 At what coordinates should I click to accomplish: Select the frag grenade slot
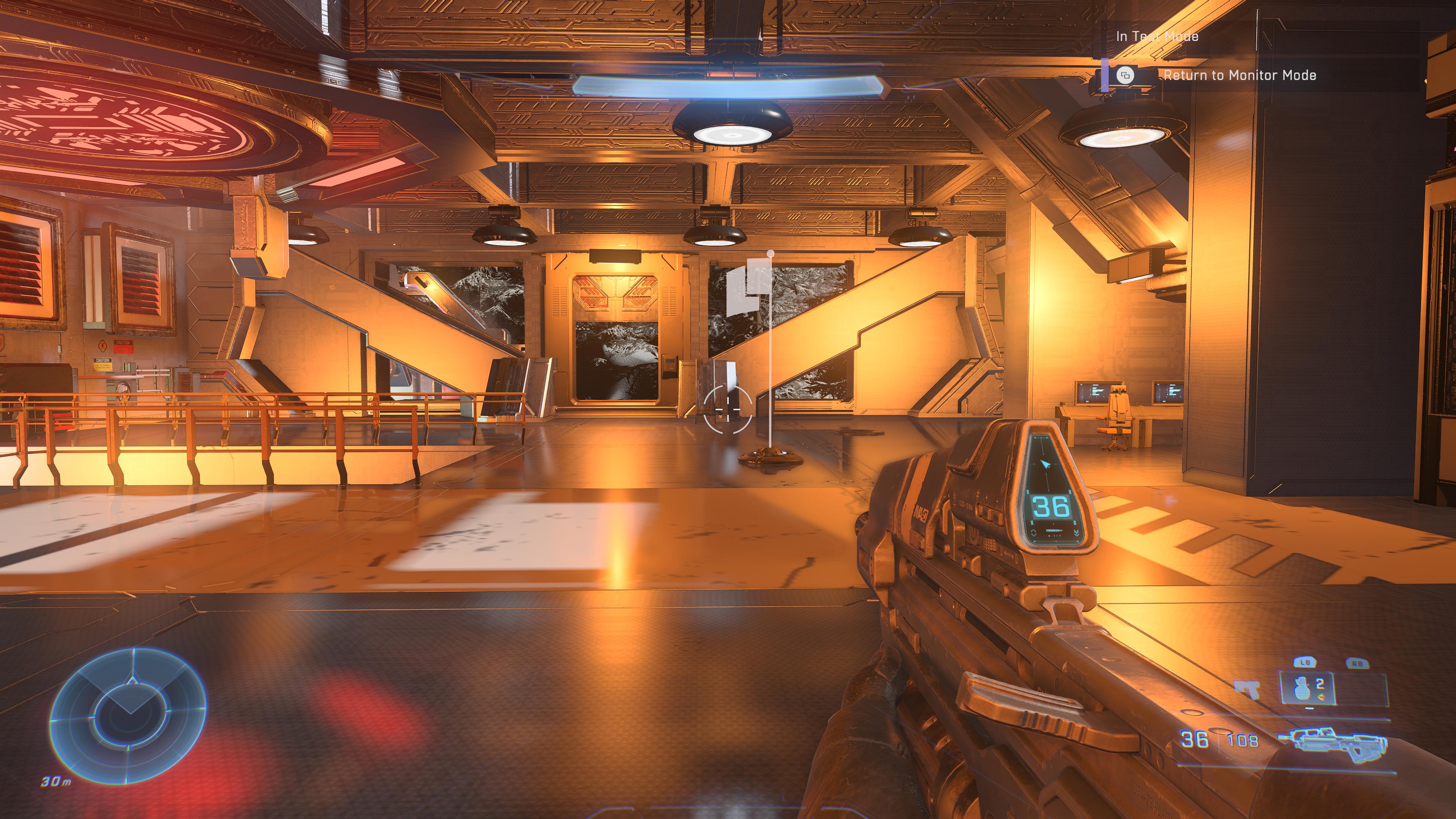pos(1306,688)
